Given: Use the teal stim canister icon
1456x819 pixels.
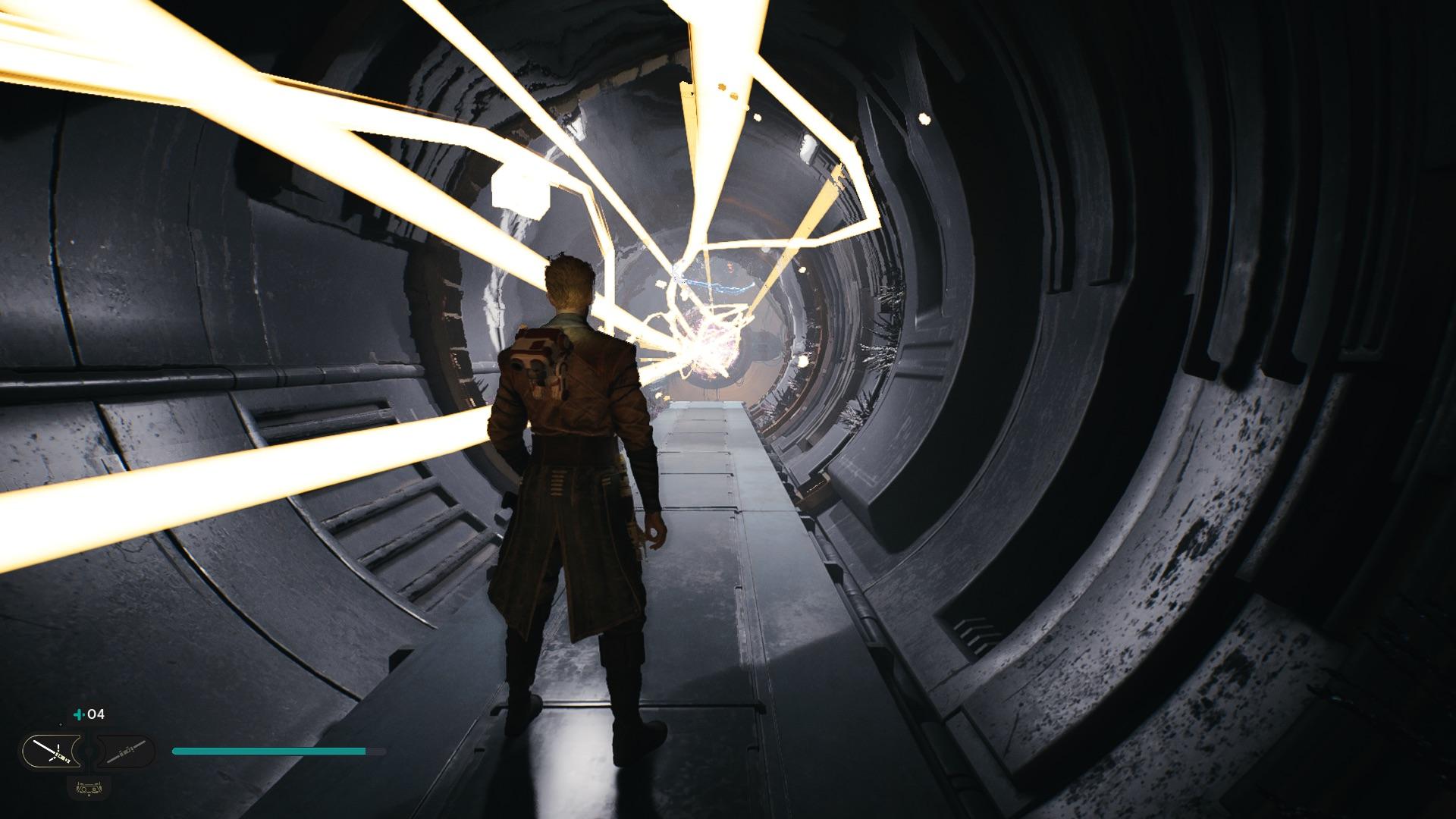Looking at the screenshot, I should [78, 714].
